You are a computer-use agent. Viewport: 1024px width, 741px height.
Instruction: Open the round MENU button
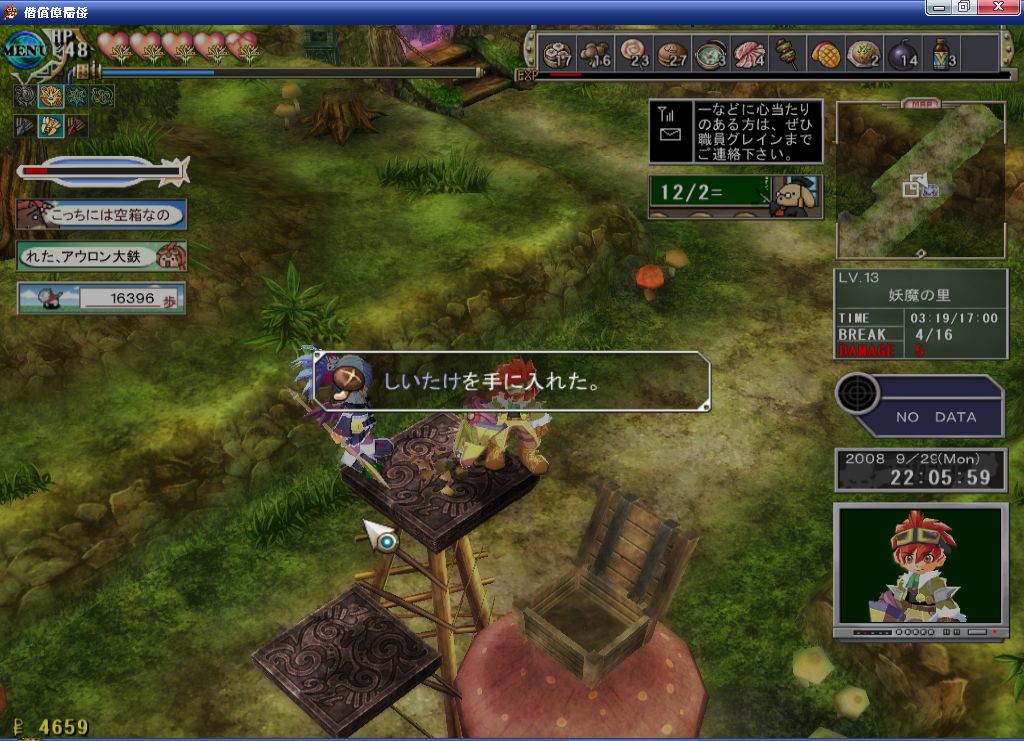pyautogui.click(x=26, y=47)
